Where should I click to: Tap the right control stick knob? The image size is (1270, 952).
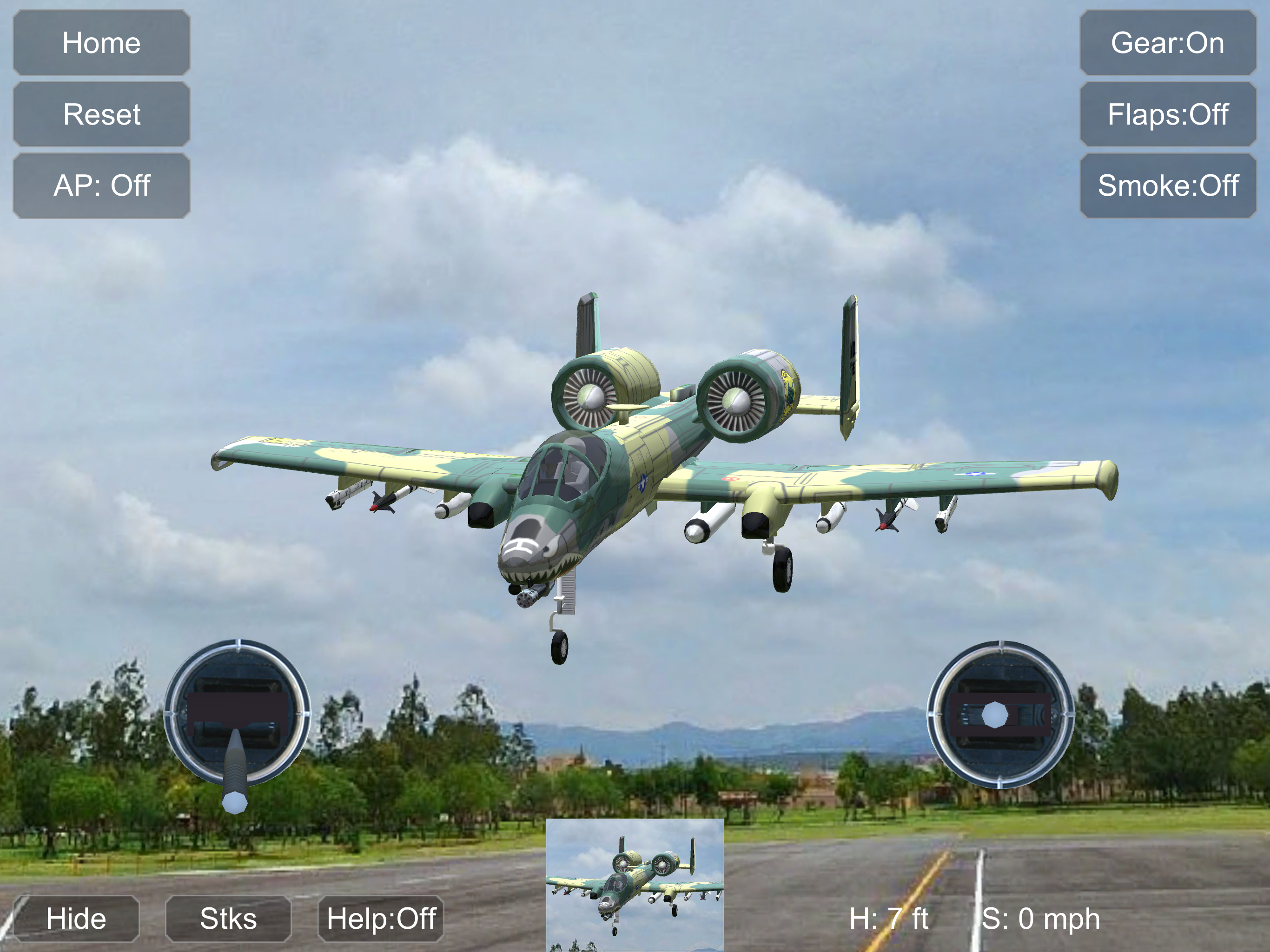coord(994,715)
